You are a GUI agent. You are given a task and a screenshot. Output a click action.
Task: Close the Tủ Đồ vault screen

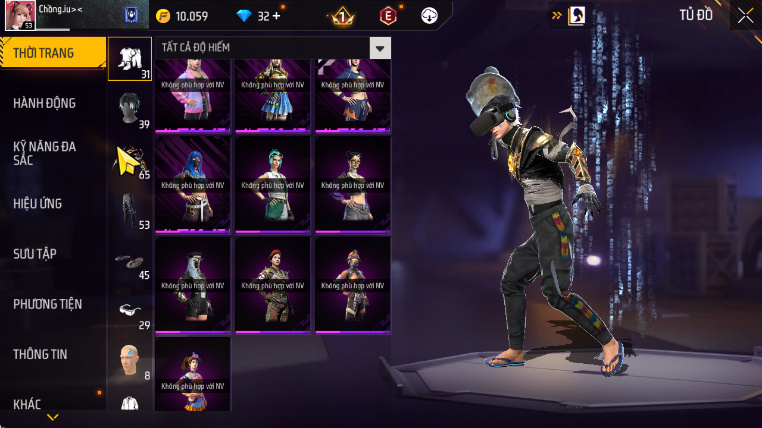point(746,15)
